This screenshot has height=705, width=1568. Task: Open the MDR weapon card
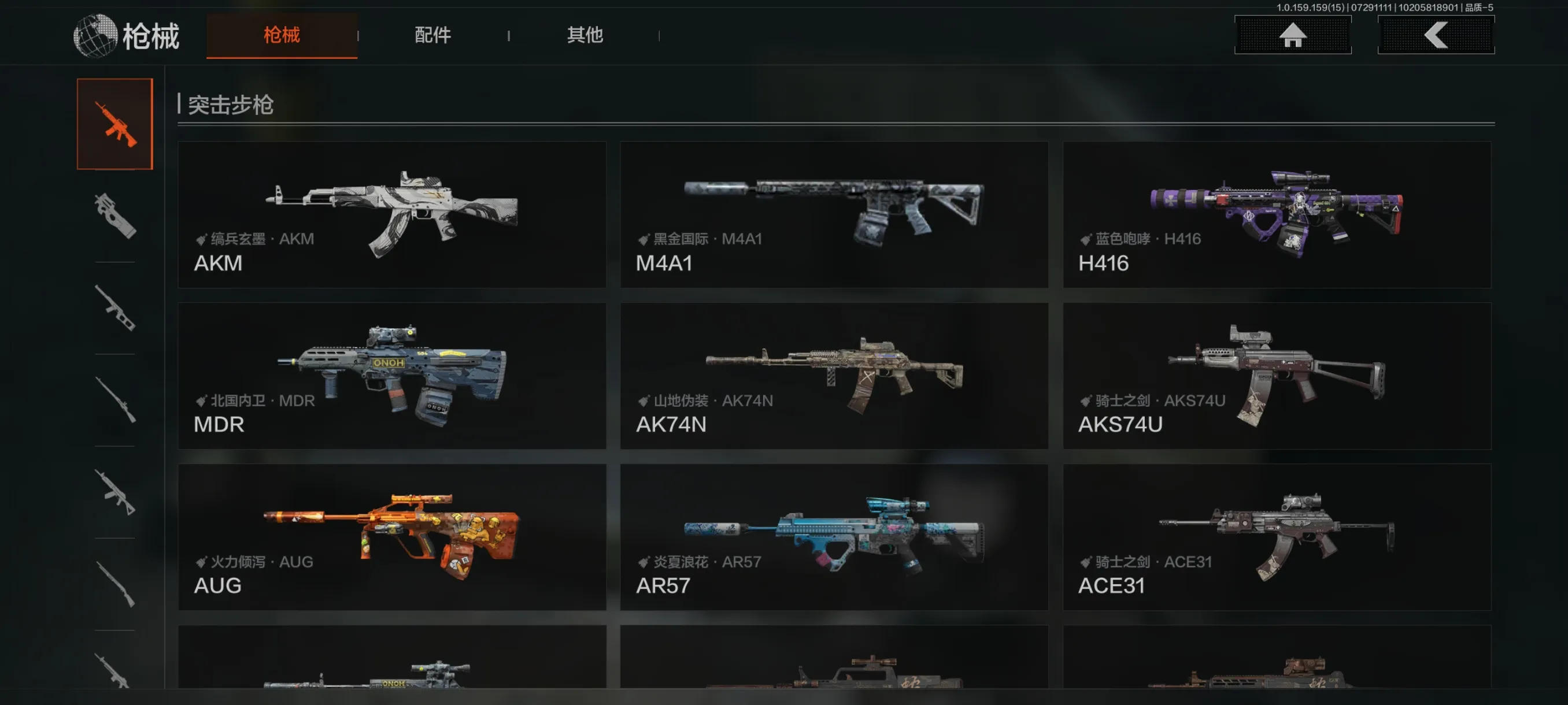(x=391, y=376)
